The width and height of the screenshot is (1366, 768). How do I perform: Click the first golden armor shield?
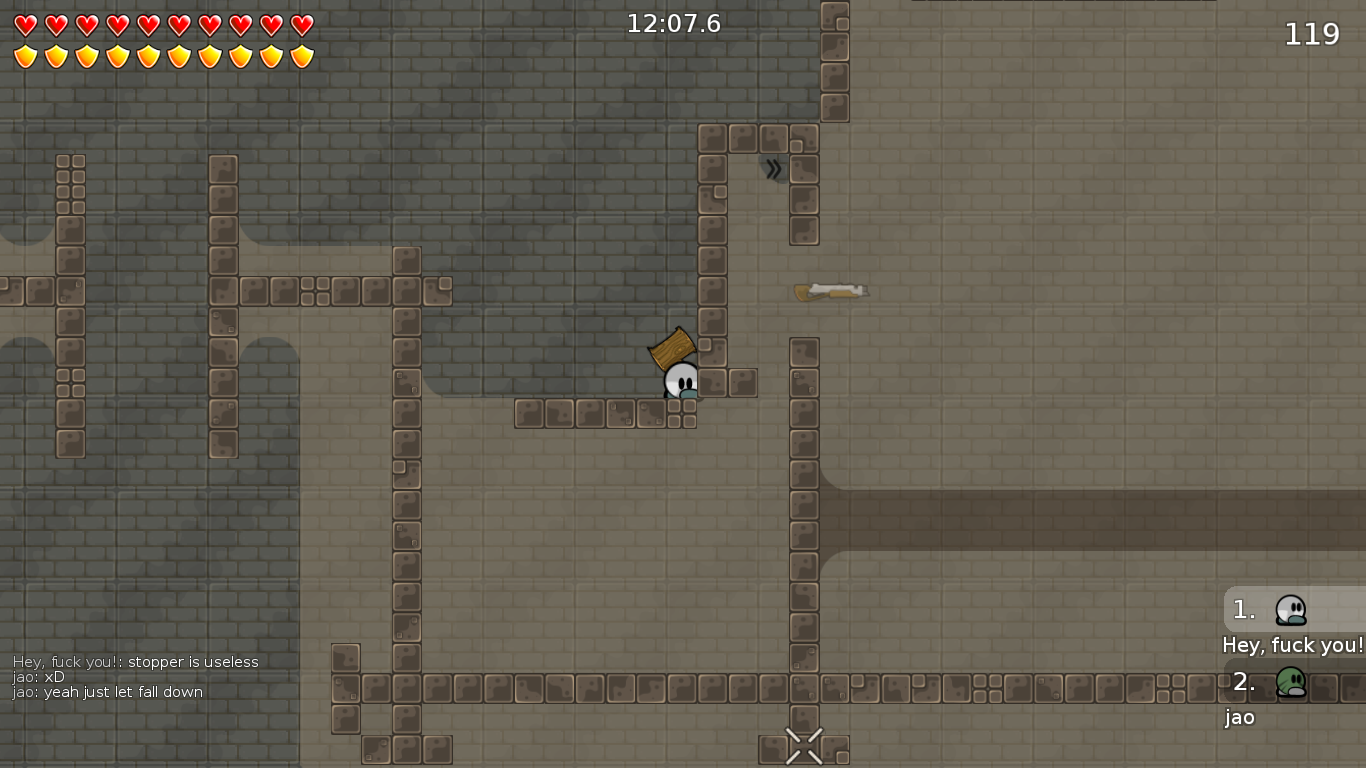click(x=24, y=55)
